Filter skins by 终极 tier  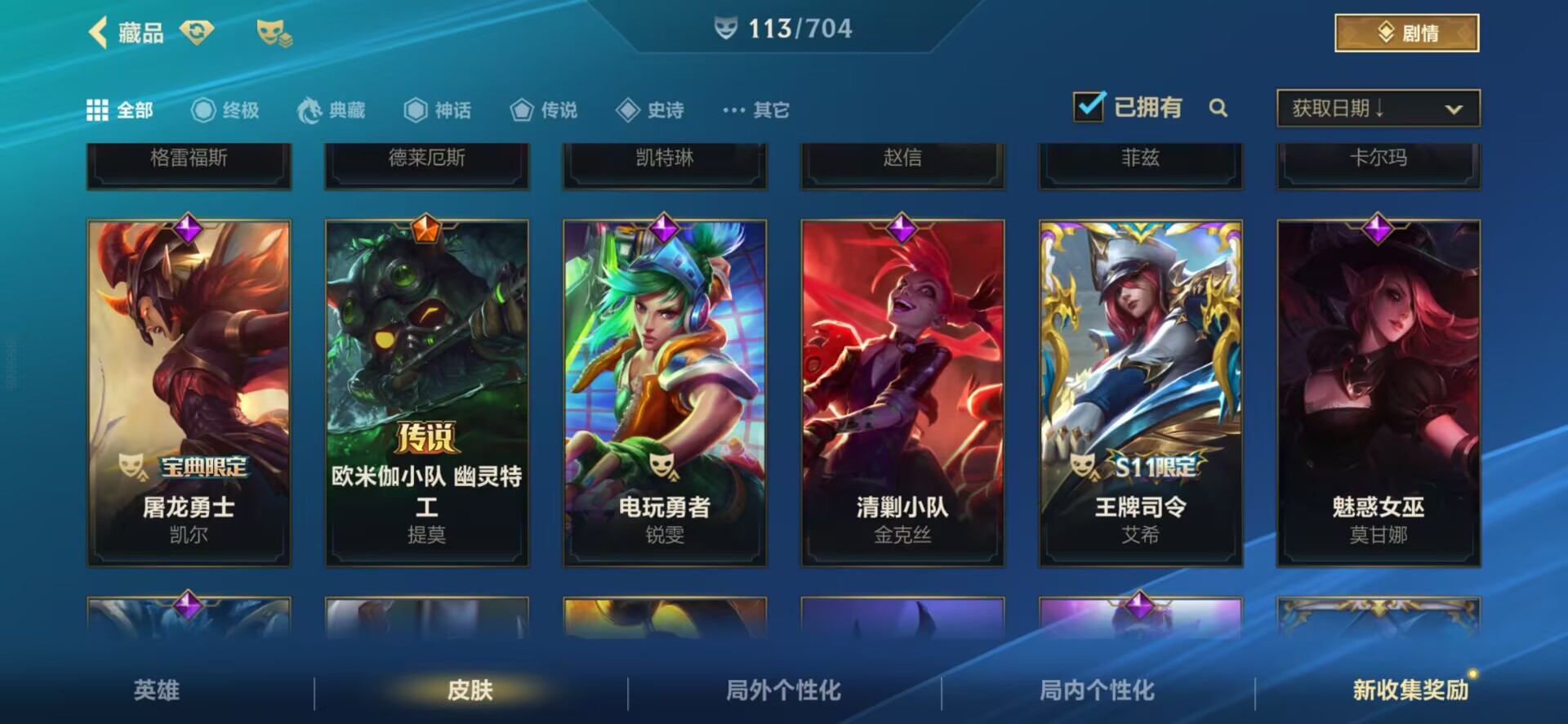225,110
